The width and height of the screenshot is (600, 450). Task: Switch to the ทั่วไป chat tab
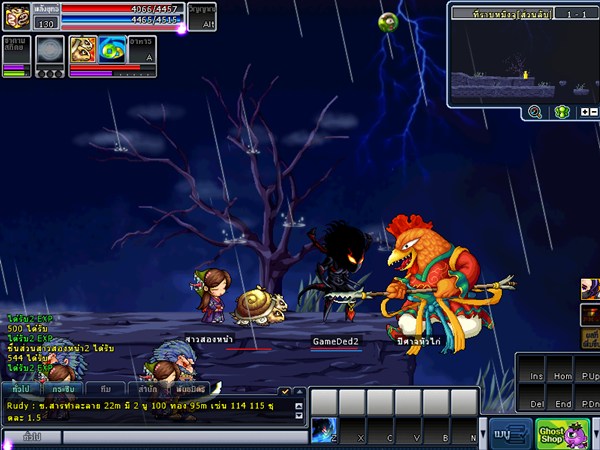coord(20,387)
